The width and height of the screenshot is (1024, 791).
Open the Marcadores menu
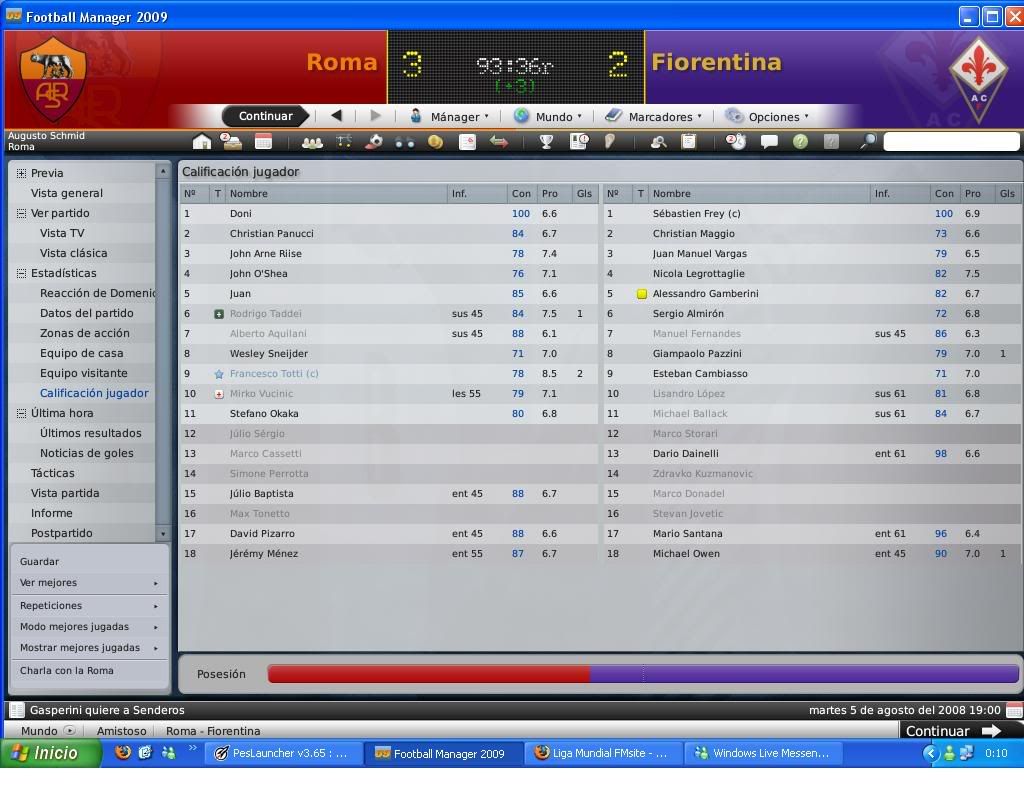pos(654,116)
